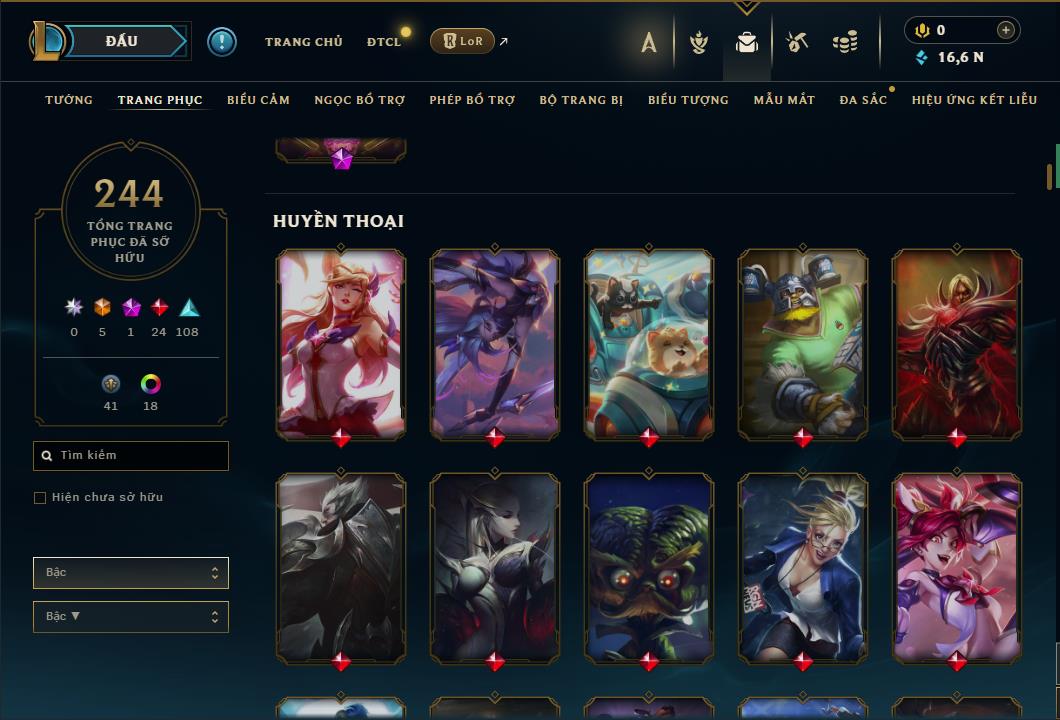Open the HIỆU ỨNG KẾT LIỄU tab

click(x=974, y=100)
